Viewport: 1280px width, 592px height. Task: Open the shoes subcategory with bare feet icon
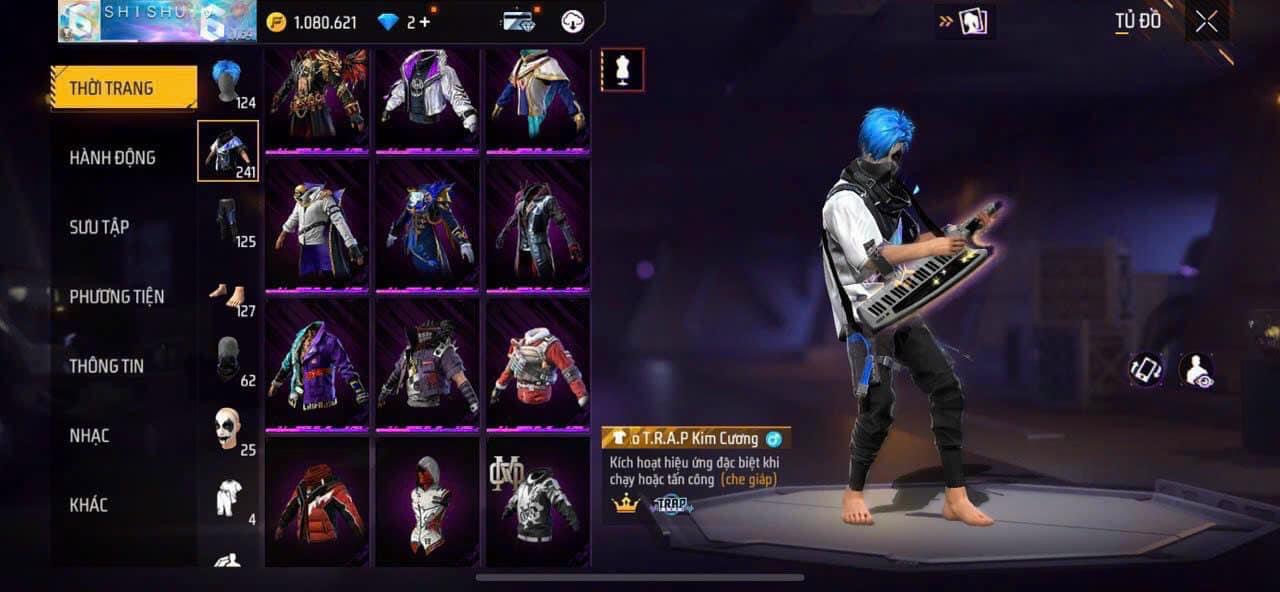click(228, 294)
